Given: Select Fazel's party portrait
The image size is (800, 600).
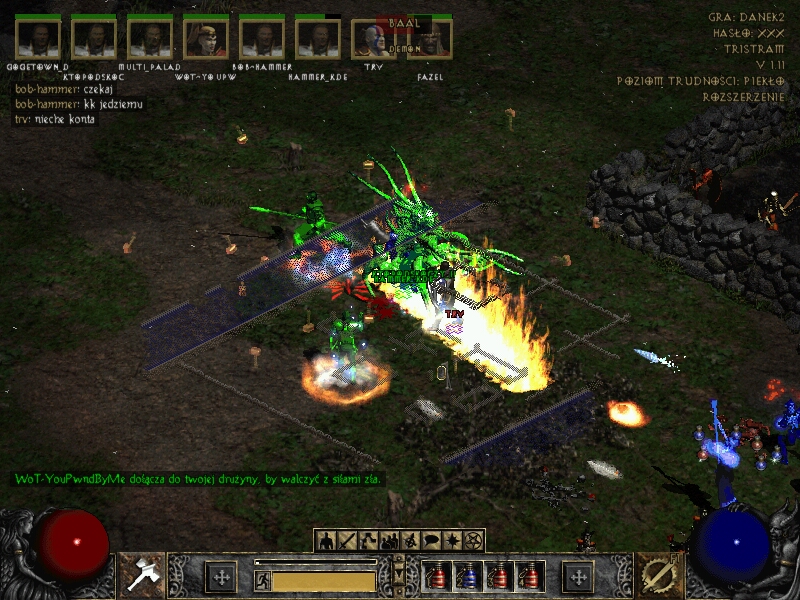Looking at the screenshot, I should pos(429,39).
